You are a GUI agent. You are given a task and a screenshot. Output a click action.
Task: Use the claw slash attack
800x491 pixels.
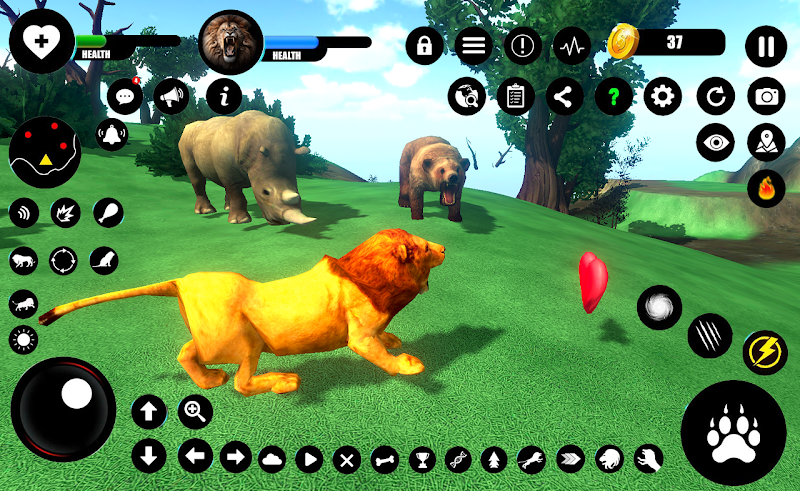[710, 335]
